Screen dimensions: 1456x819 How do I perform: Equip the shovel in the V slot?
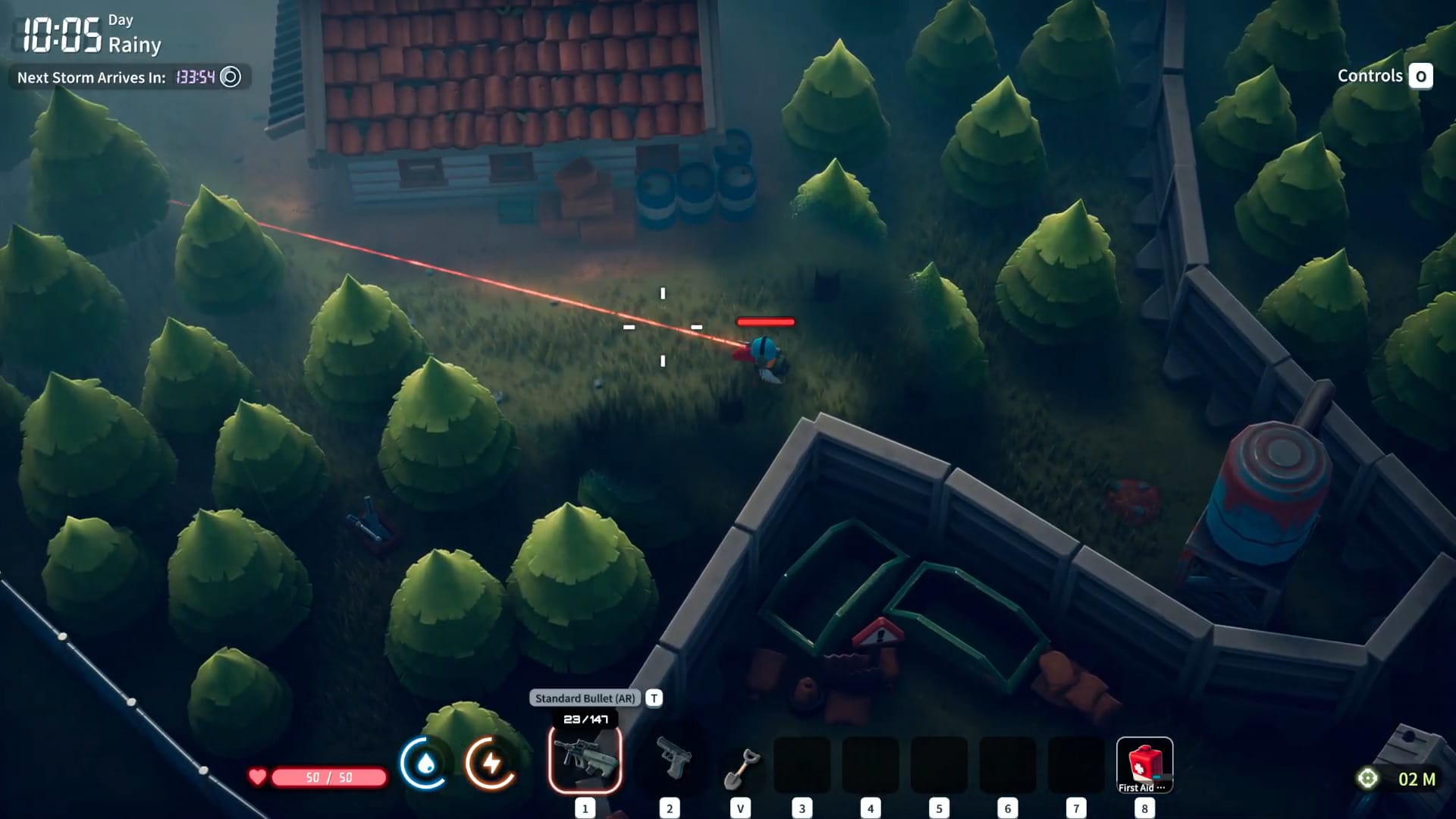click(x=742, y=766)
